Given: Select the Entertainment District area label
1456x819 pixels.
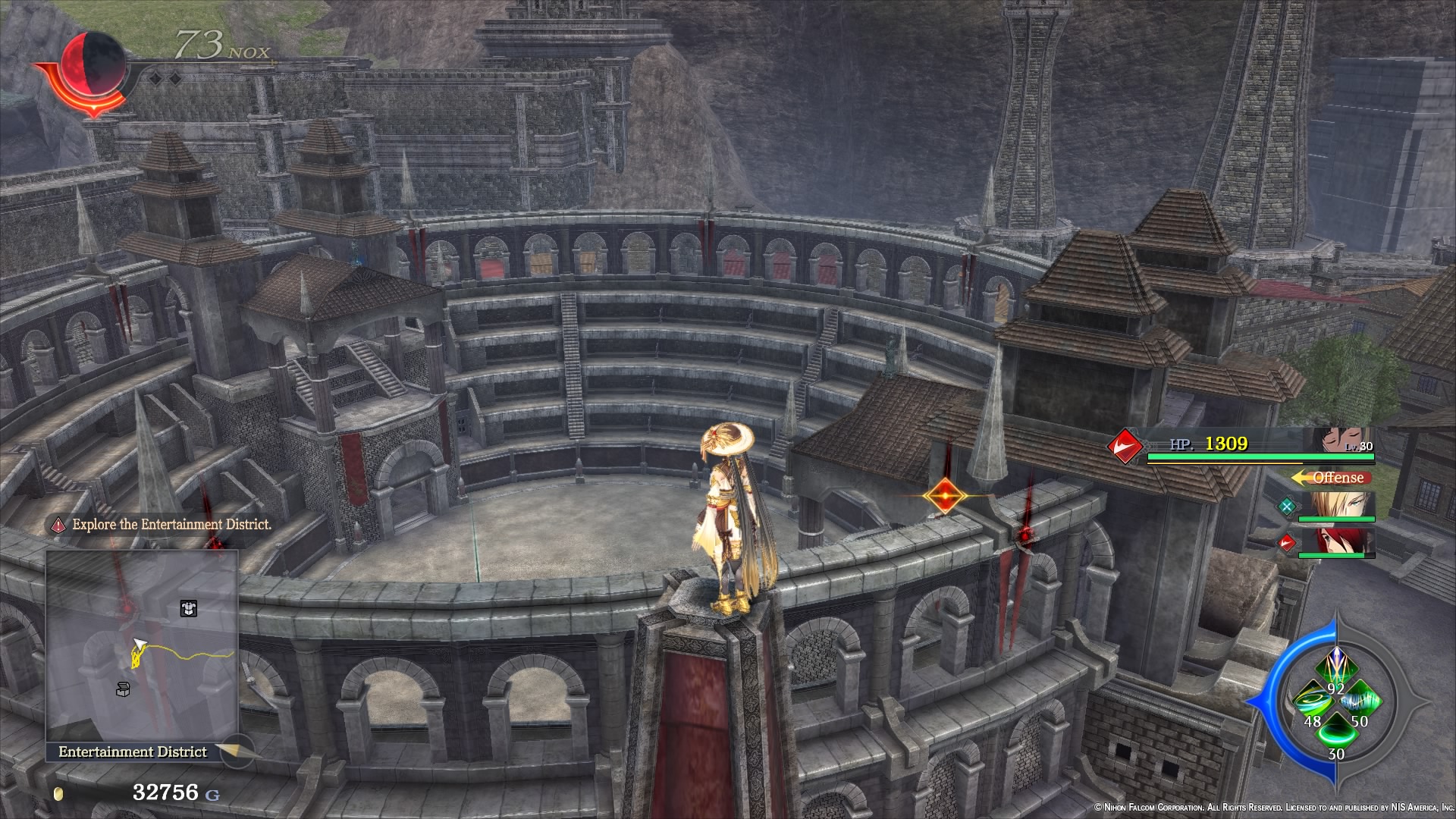Looking at the screenshot, I should [133, 751].
